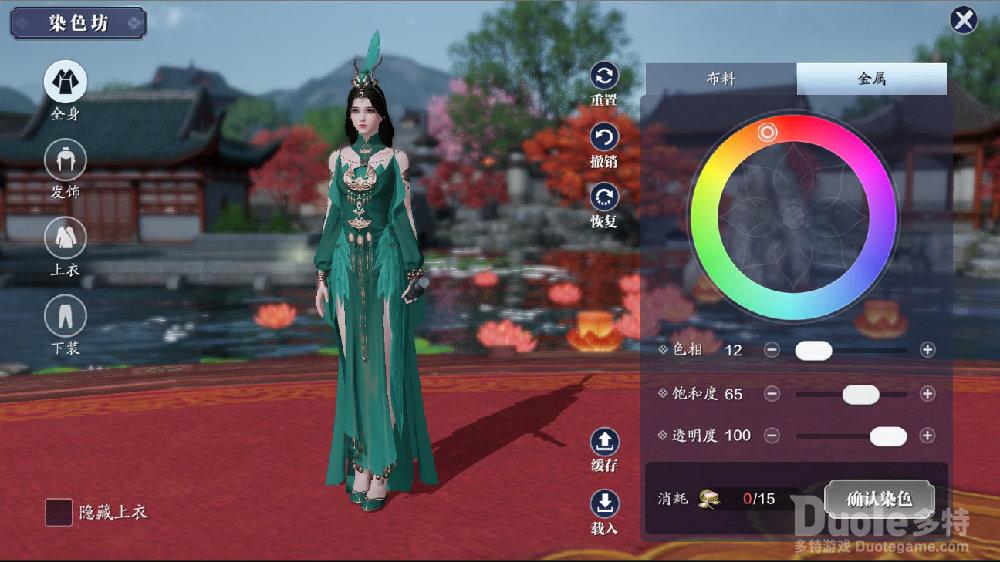Increase the 色相 hue value with plus

(x=927, y=350)
